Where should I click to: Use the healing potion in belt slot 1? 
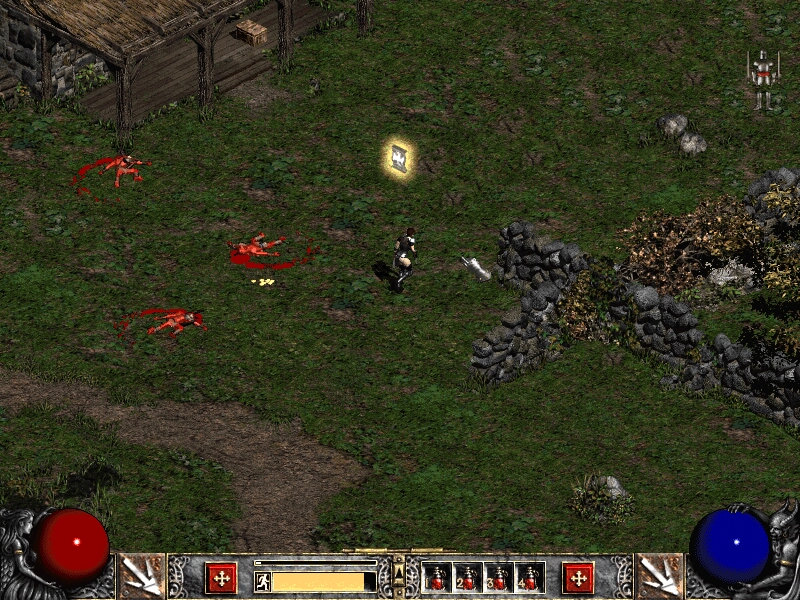[437, 577]
